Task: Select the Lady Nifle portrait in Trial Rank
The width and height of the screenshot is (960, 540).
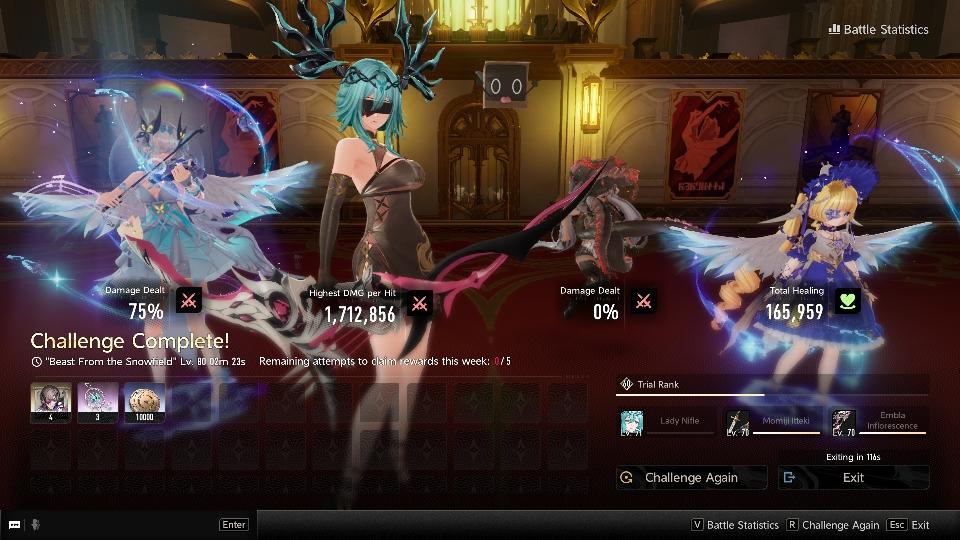Action: click(x=631, y=422)
